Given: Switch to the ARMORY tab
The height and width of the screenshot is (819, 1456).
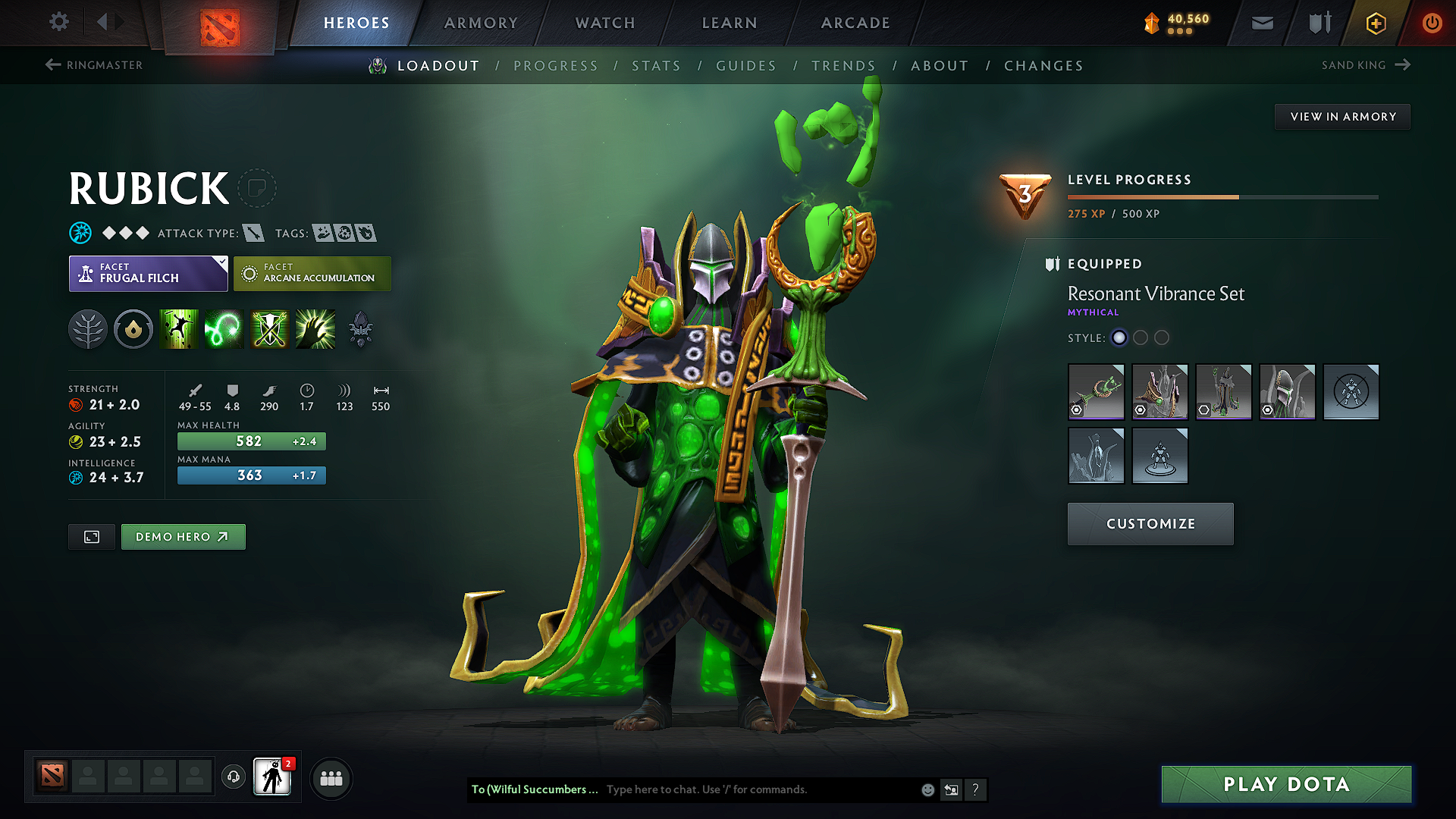Looking at the screenshot, I should coord(481,23).
